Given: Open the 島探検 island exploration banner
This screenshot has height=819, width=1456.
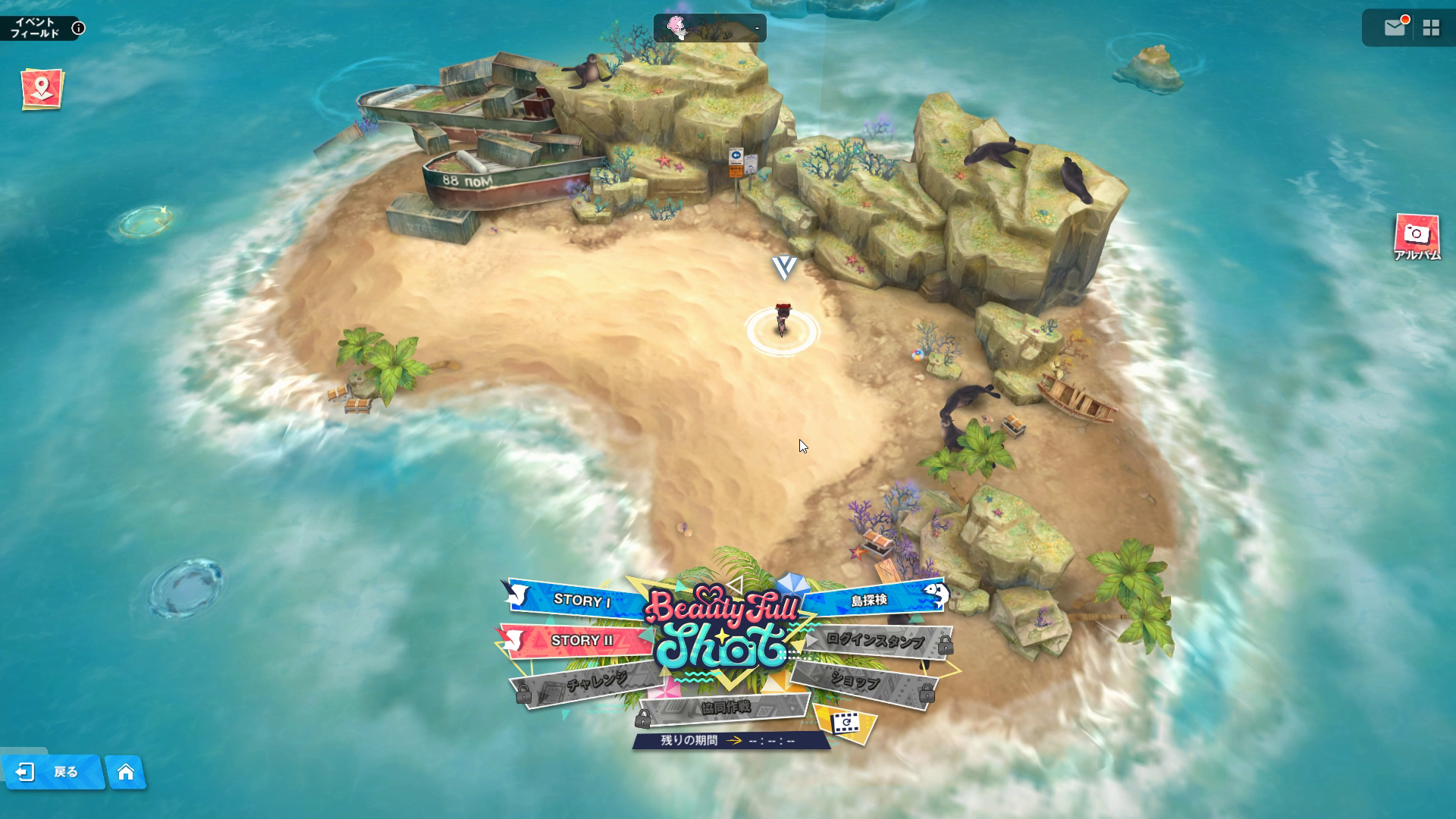Looking at the screenshot, I should tap(869, 600).
